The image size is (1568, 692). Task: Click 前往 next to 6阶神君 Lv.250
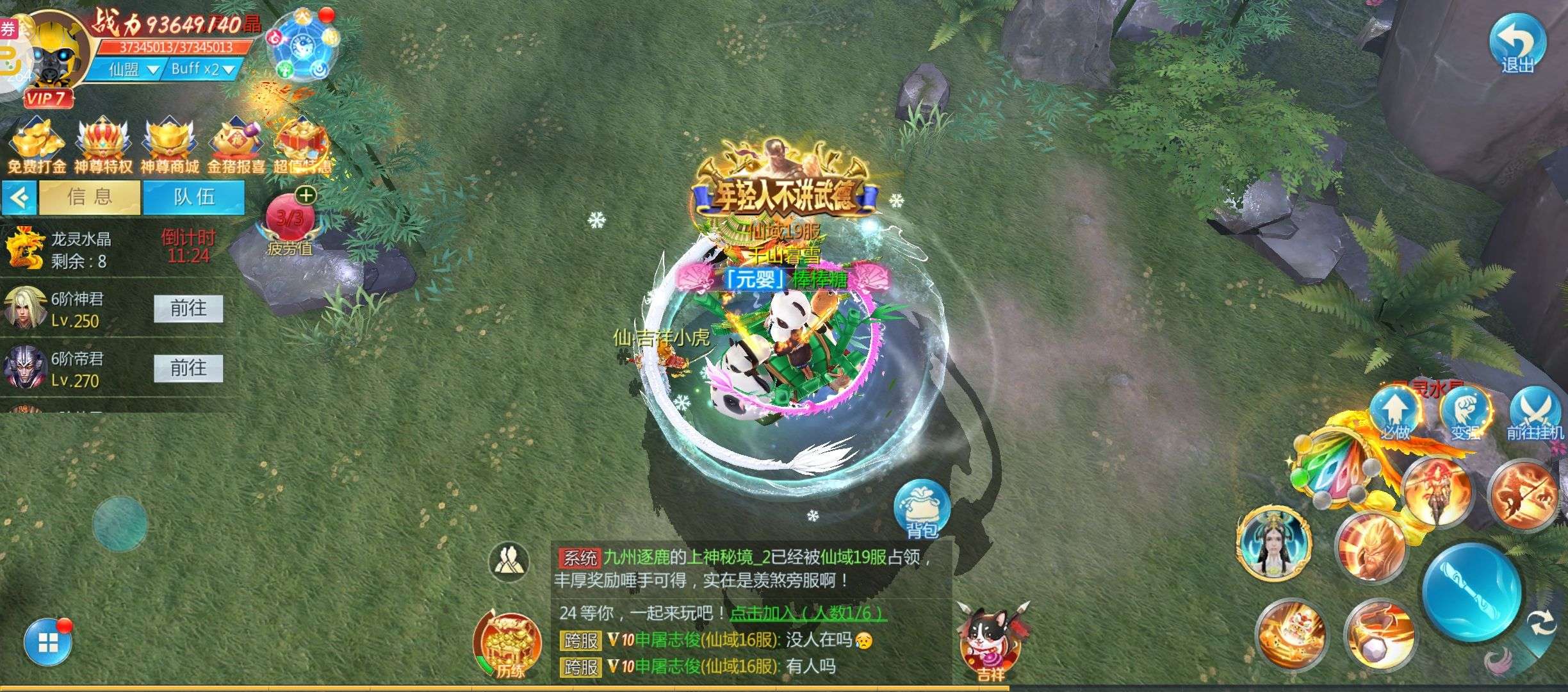point(188,309)
